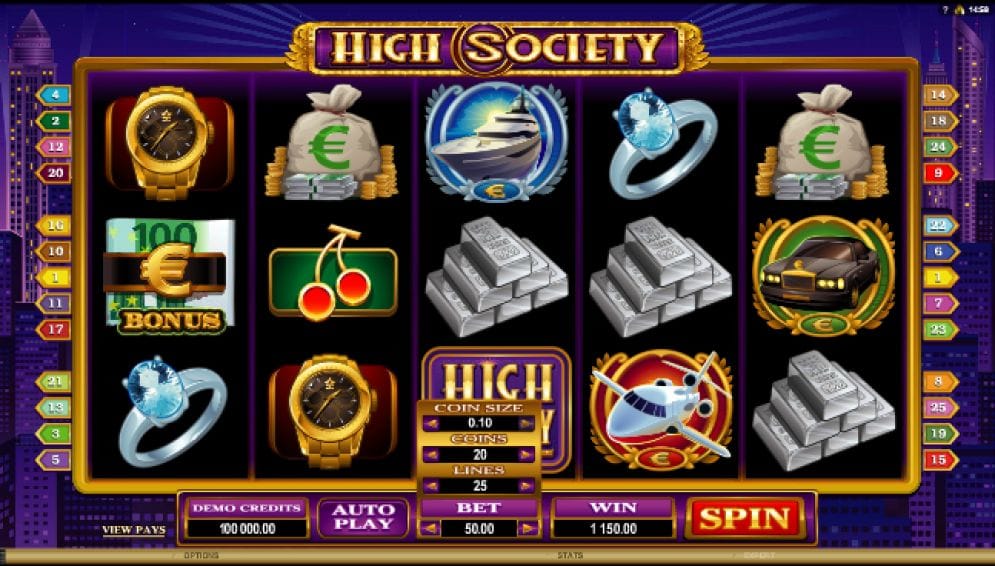
Task: Hit the red SPIN button
Action: click(744, 518)
